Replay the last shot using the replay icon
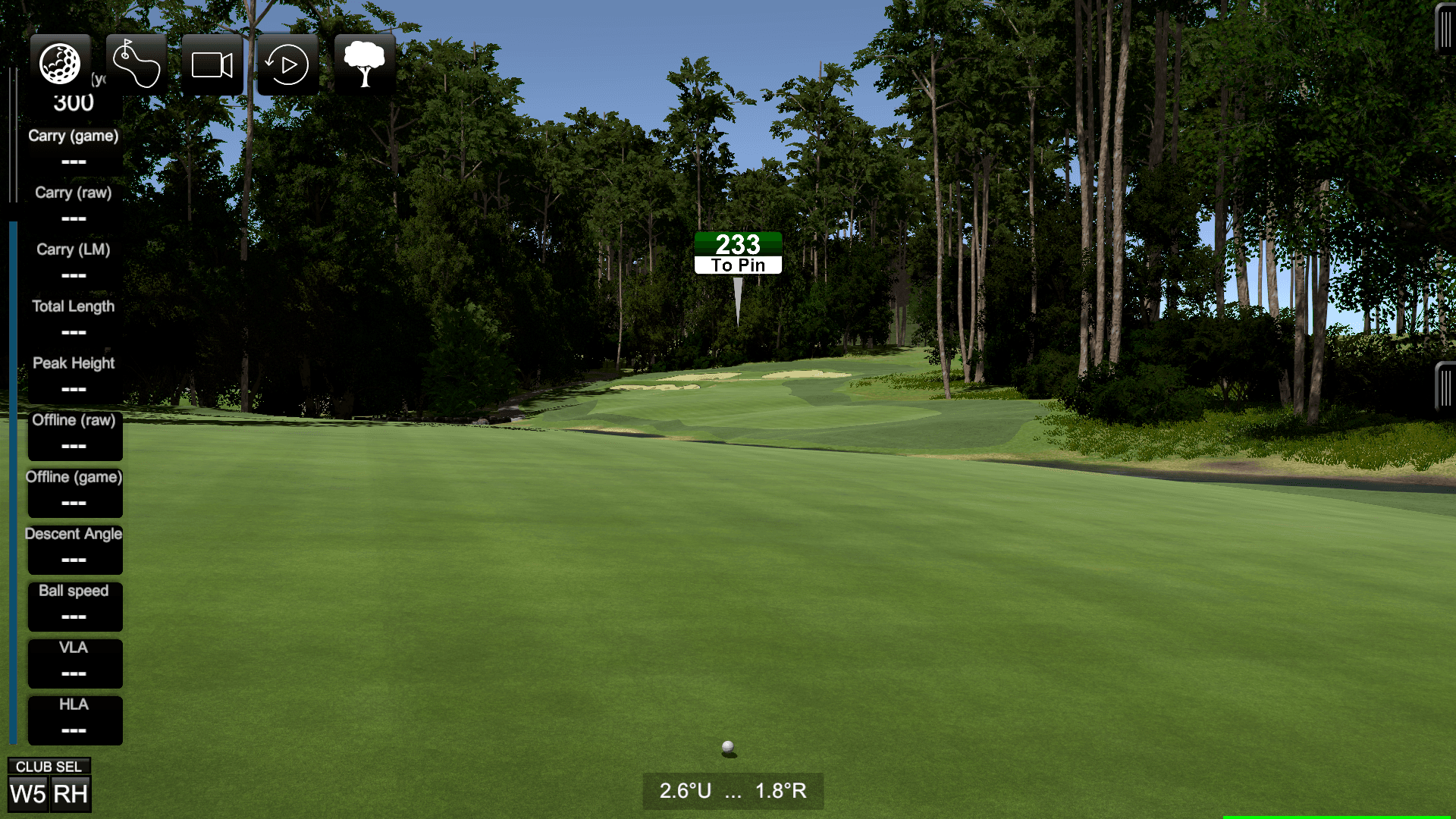The height and width of the screenshot is (819, 1456). [x=288, y=64]
